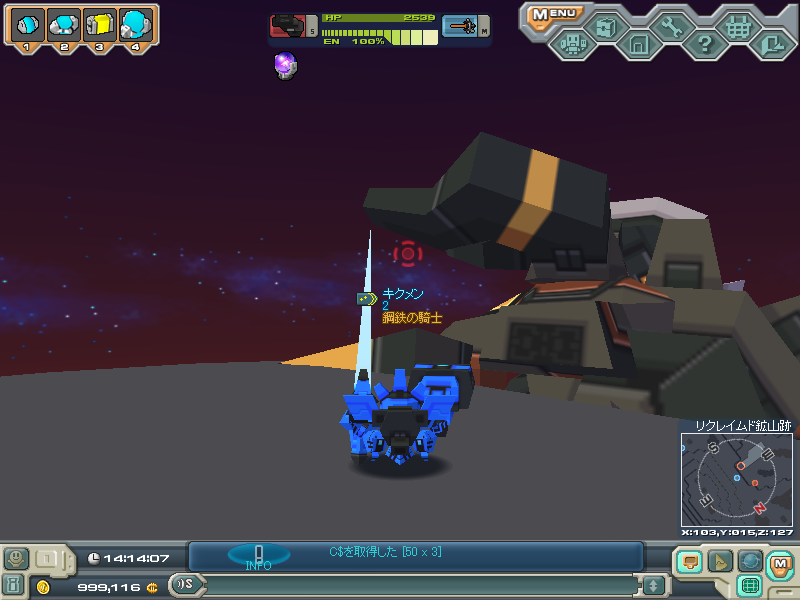Click the smiley face emote button
Image resolution: width=800 pixels, height=600 pixels.
click(x=16, y=558)
